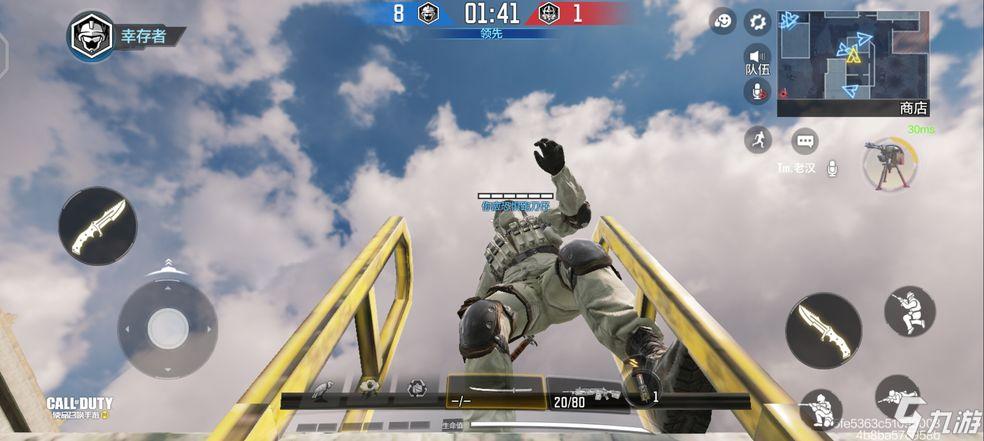Image resolution: width=984 pixels, height=441 pixels.
Task: Toggle the muted microphone button
Action: [757, 92]
